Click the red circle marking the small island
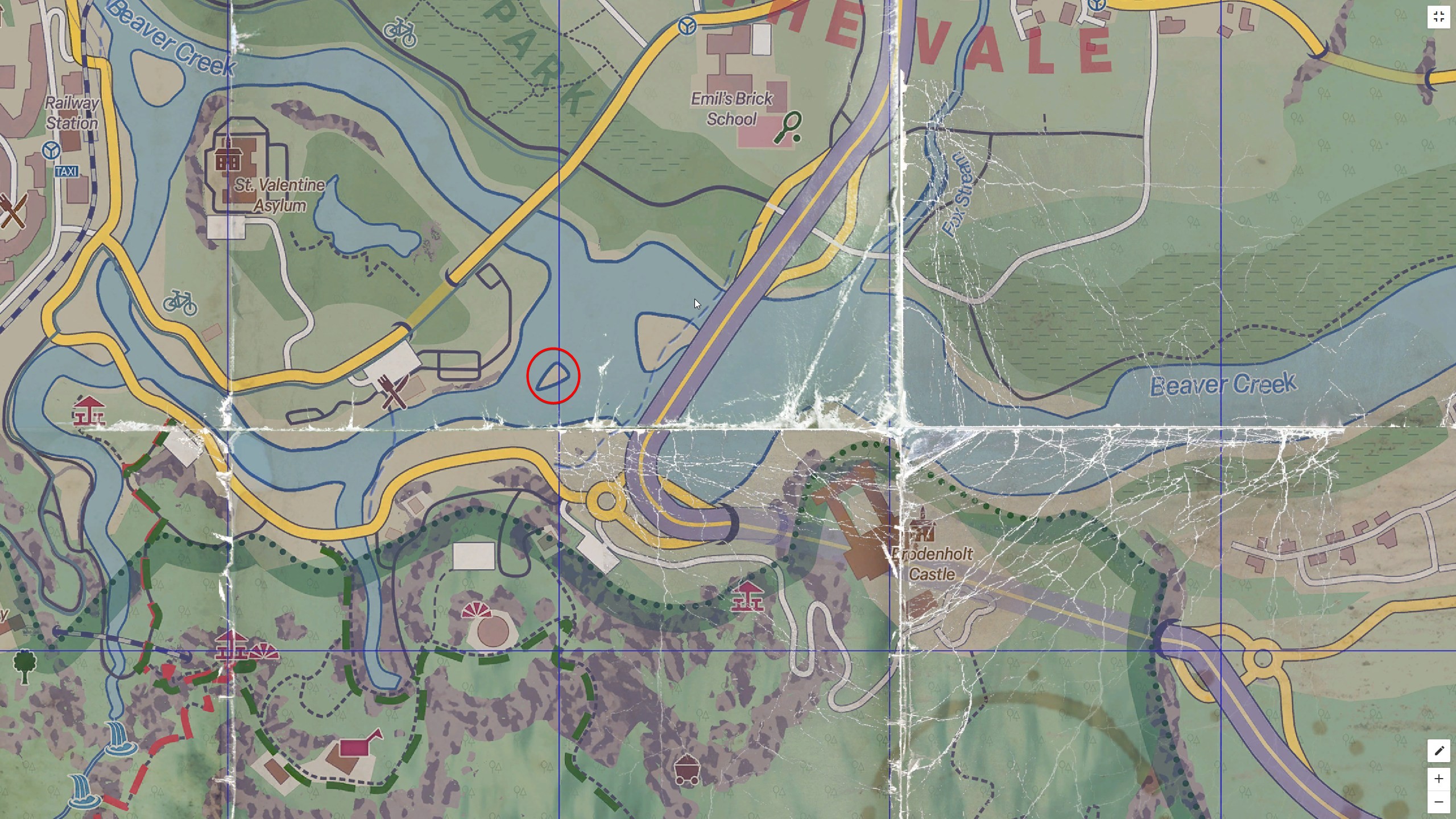 (555, 376)
